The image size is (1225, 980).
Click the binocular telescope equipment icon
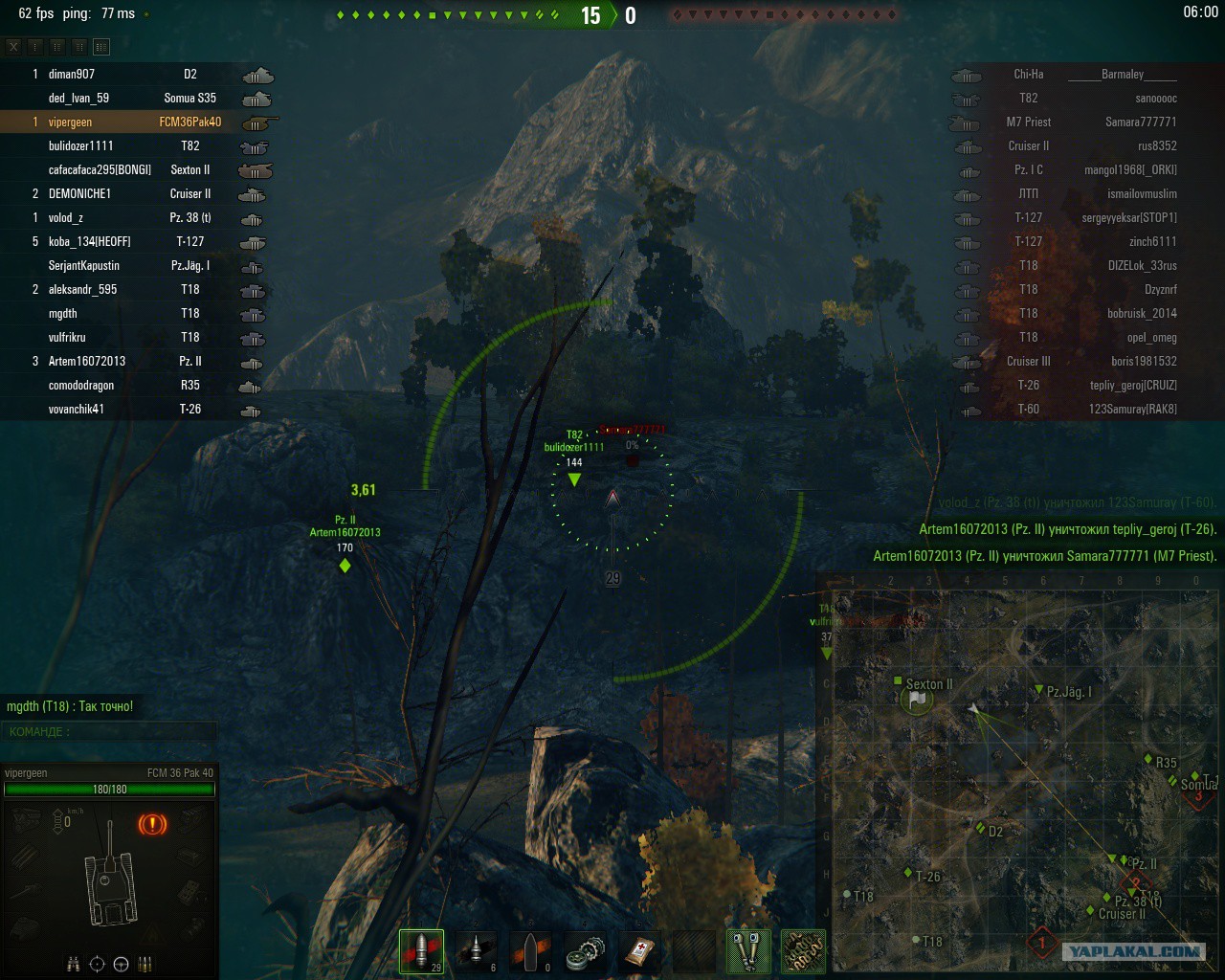tap(748, 950)
